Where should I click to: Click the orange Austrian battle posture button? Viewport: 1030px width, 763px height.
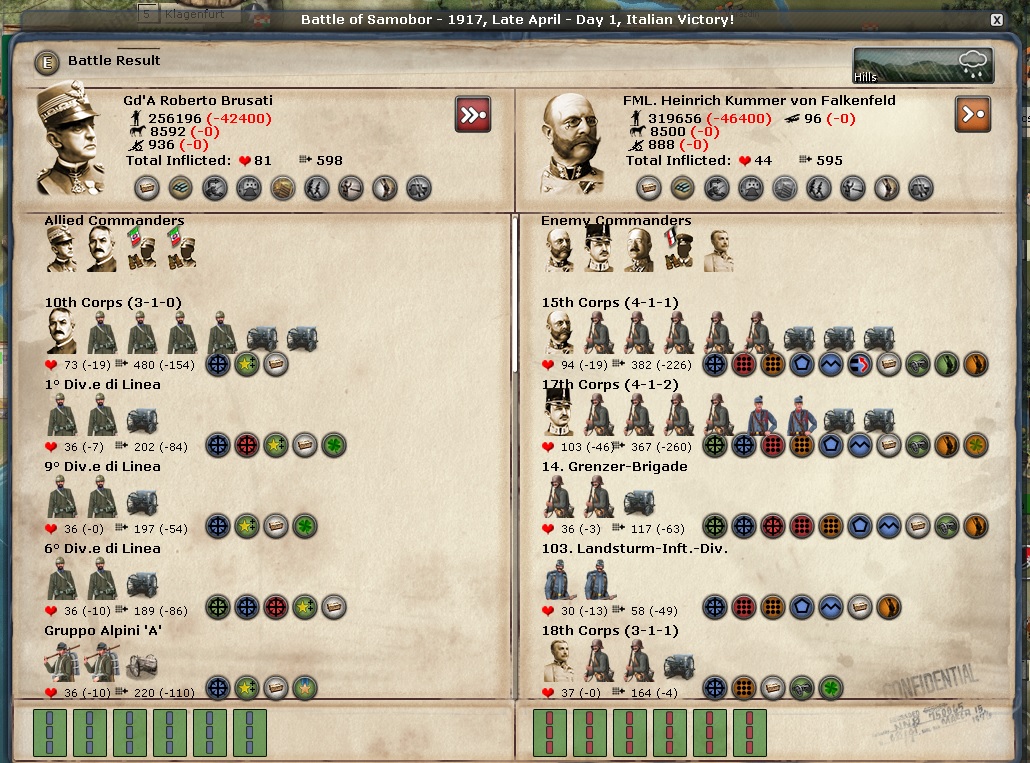pyautogui.click(x=972, y=114)
